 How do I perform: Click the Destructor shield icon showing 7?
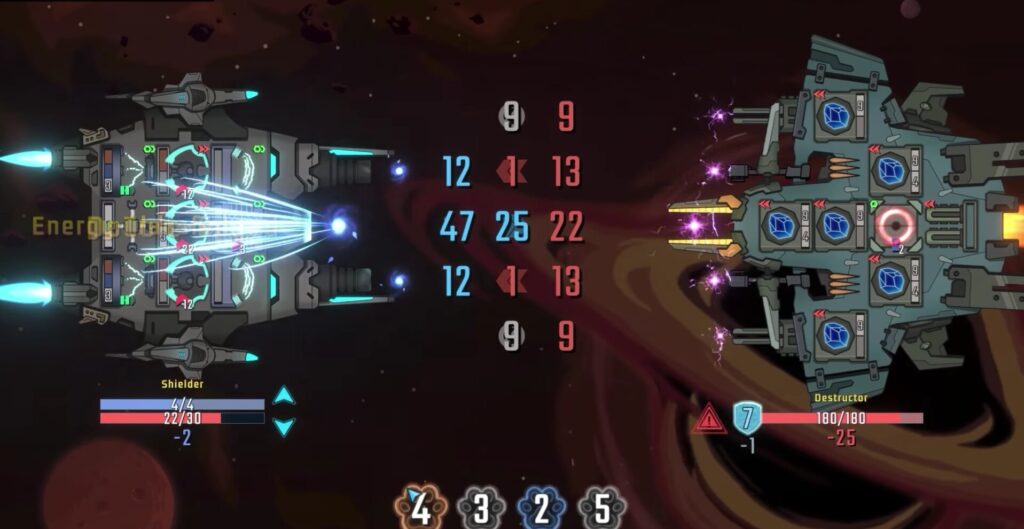coord(747,416)
